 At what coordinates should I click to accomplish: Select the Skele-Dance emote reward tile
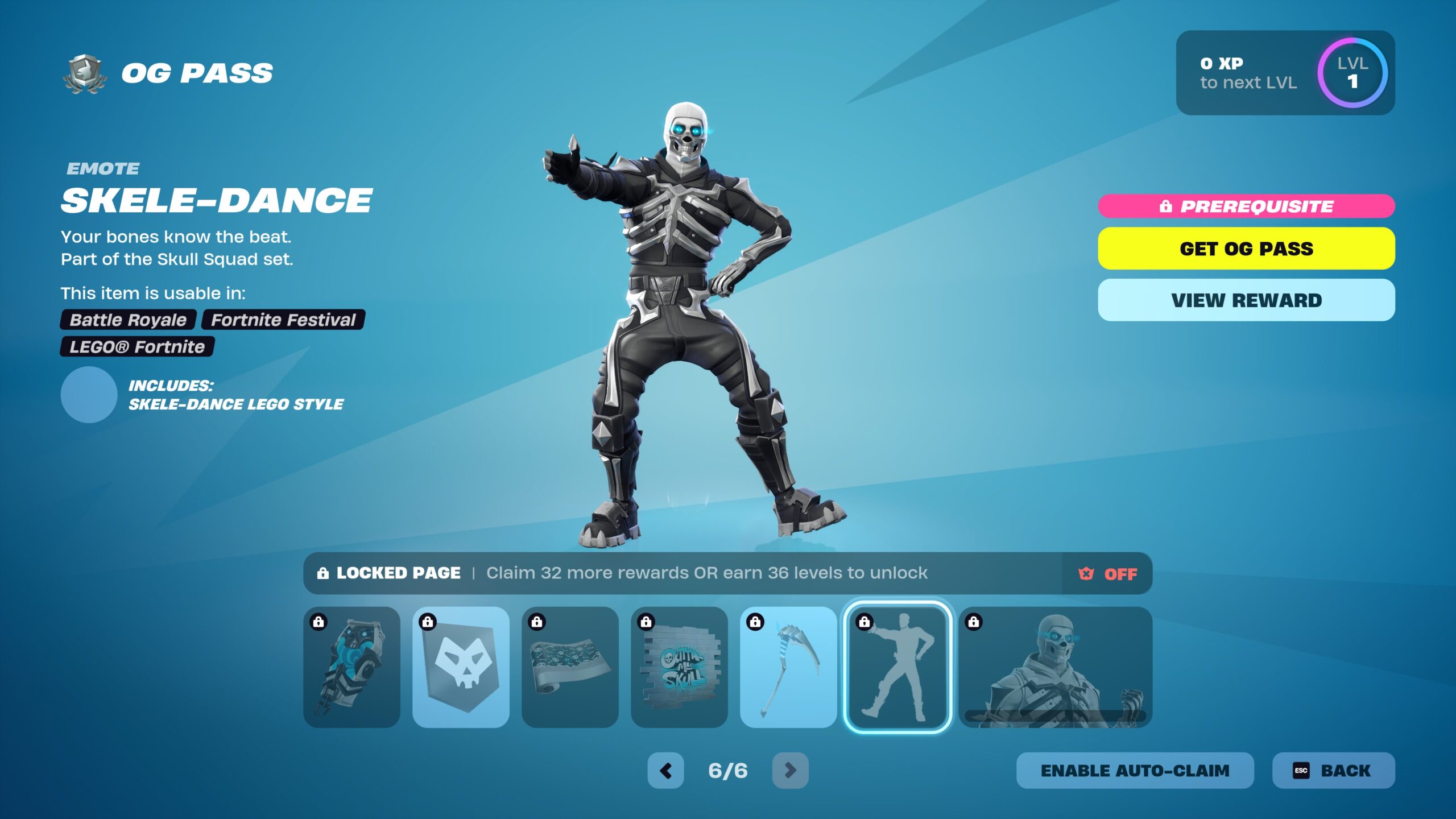pyautogui.click(x=897, y=667)
